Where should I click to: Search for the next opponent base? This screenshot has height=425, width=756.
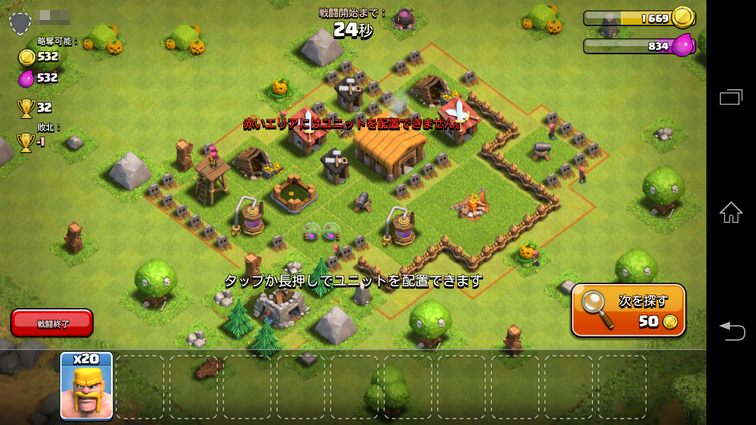click(628, 310)
